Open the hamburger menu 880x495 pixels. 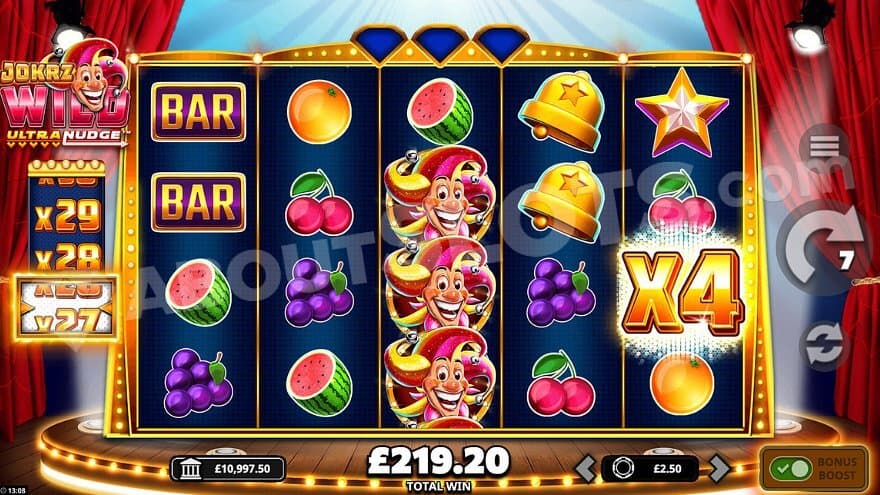tap(824, 148)
